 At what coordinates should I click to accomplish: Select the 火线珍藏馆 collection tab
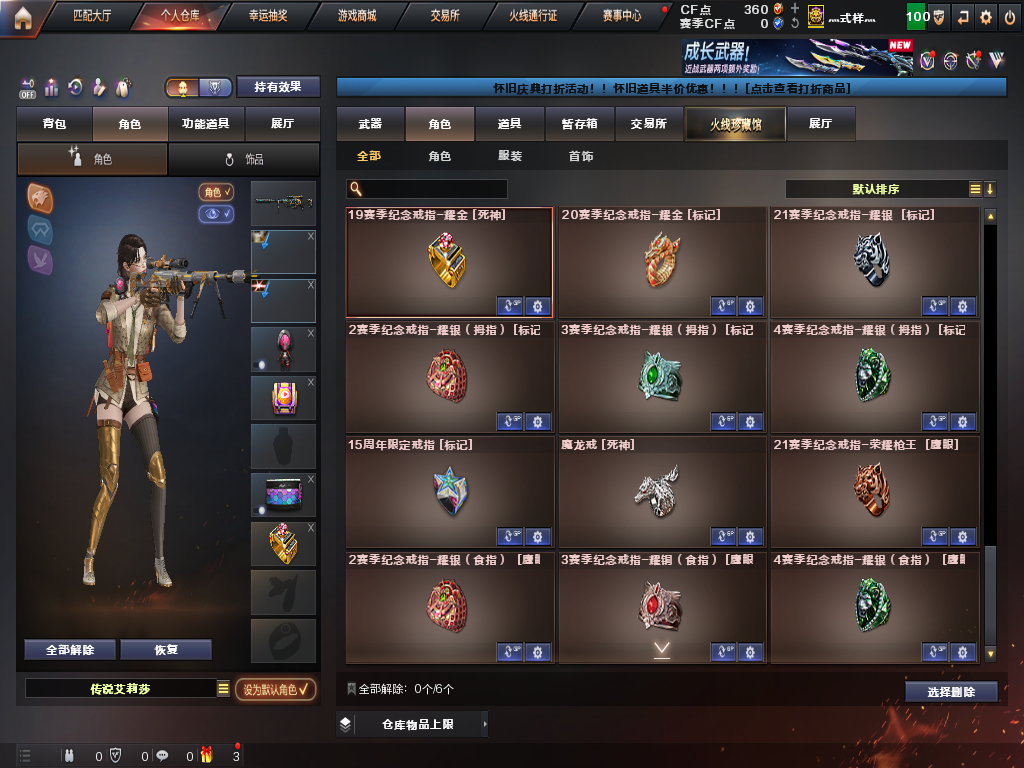click(735, 124)
